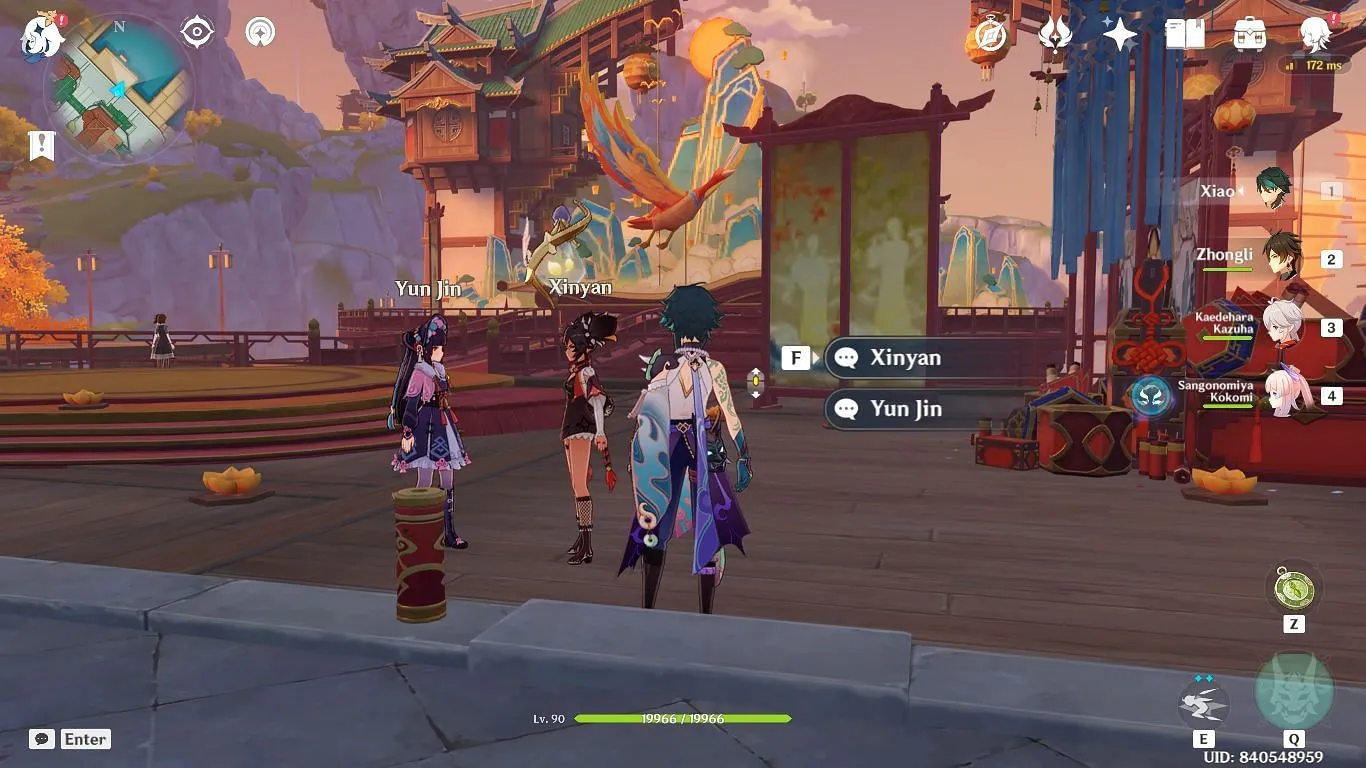Click the eye-shaped elemental sight icon

(x=197, y=32)
